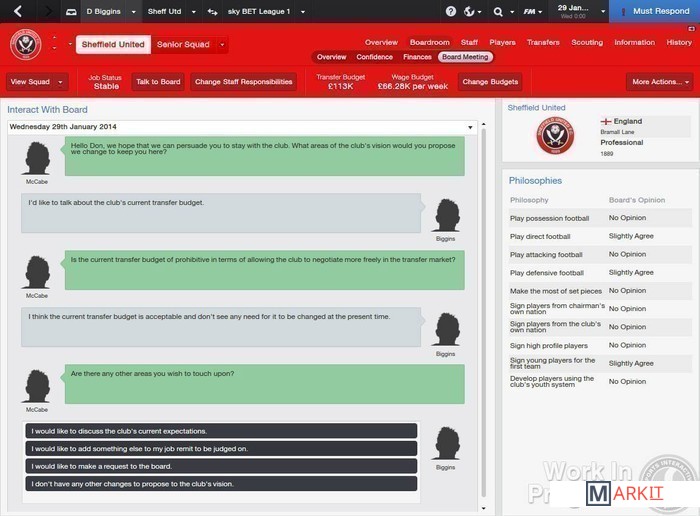700x516 pixels.
Task: Switch to the Confidence sub-tab
Action: pos(375,57)
